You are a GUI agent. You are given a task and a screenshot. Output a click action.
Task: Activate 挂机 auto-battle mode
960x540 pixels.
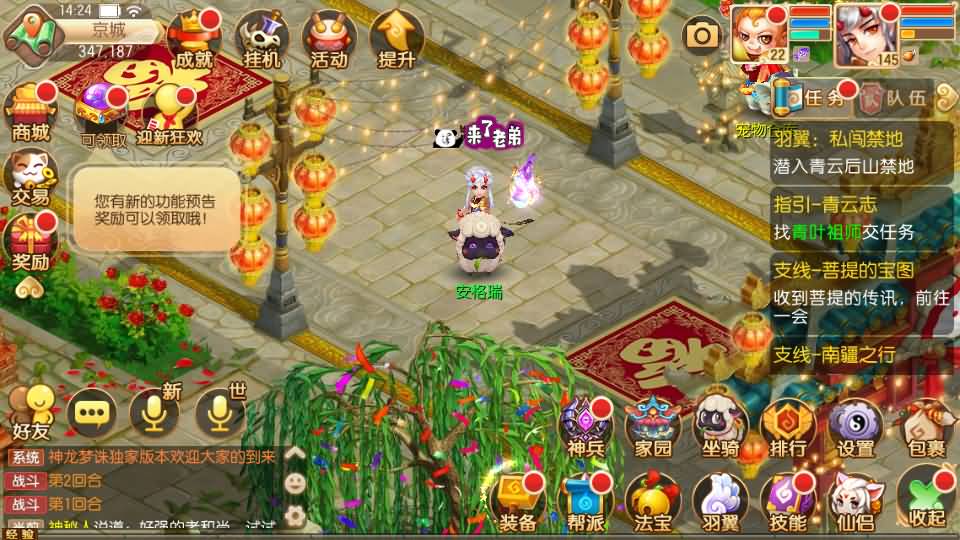pyautogui.click(x=262, y=40)
